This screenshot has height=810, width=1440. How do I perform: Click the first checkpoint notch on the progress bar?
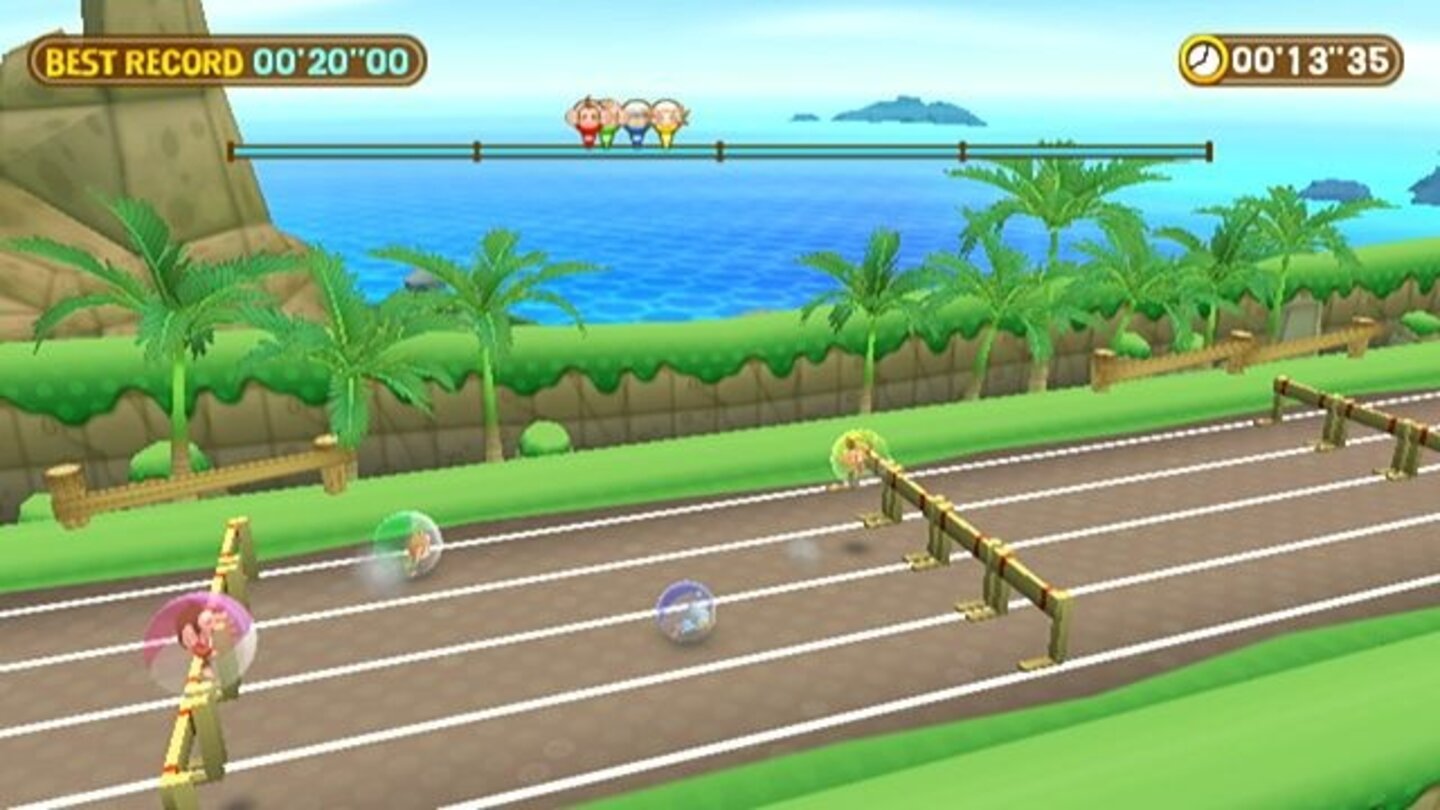pos(477,150)
